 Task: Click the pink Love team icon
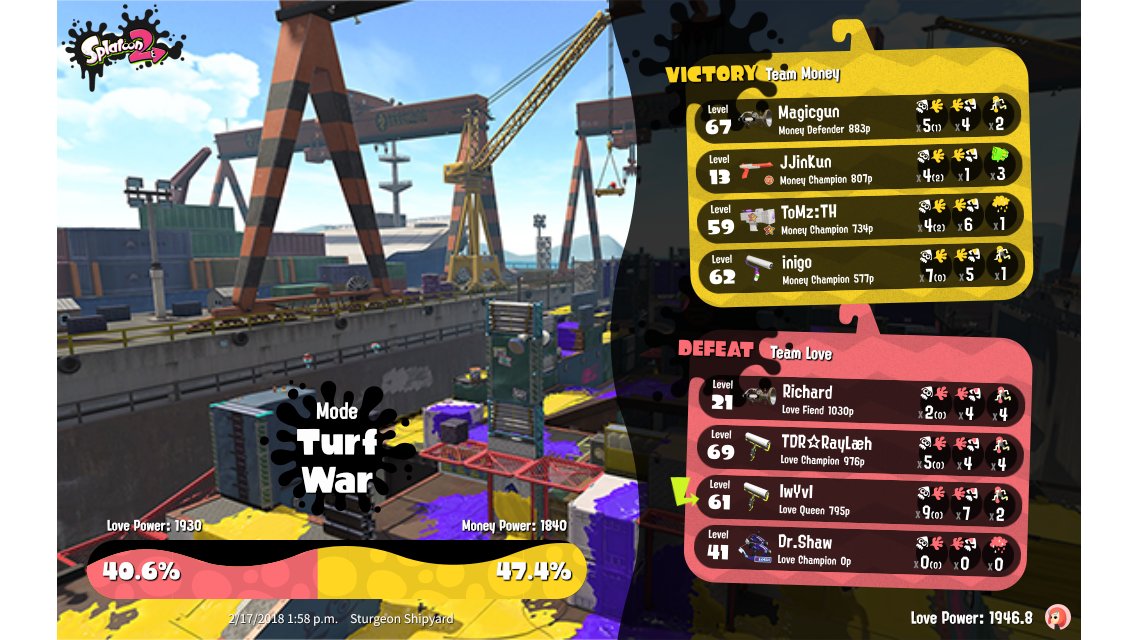pyautogui.click(x=1057, y=617)
